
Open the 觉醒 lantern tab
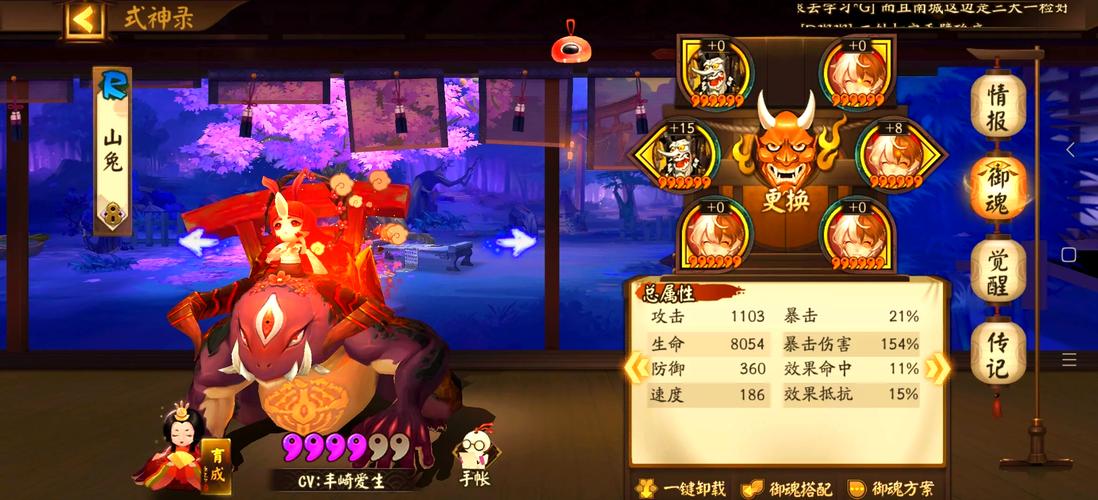click(x=998, y=270)
